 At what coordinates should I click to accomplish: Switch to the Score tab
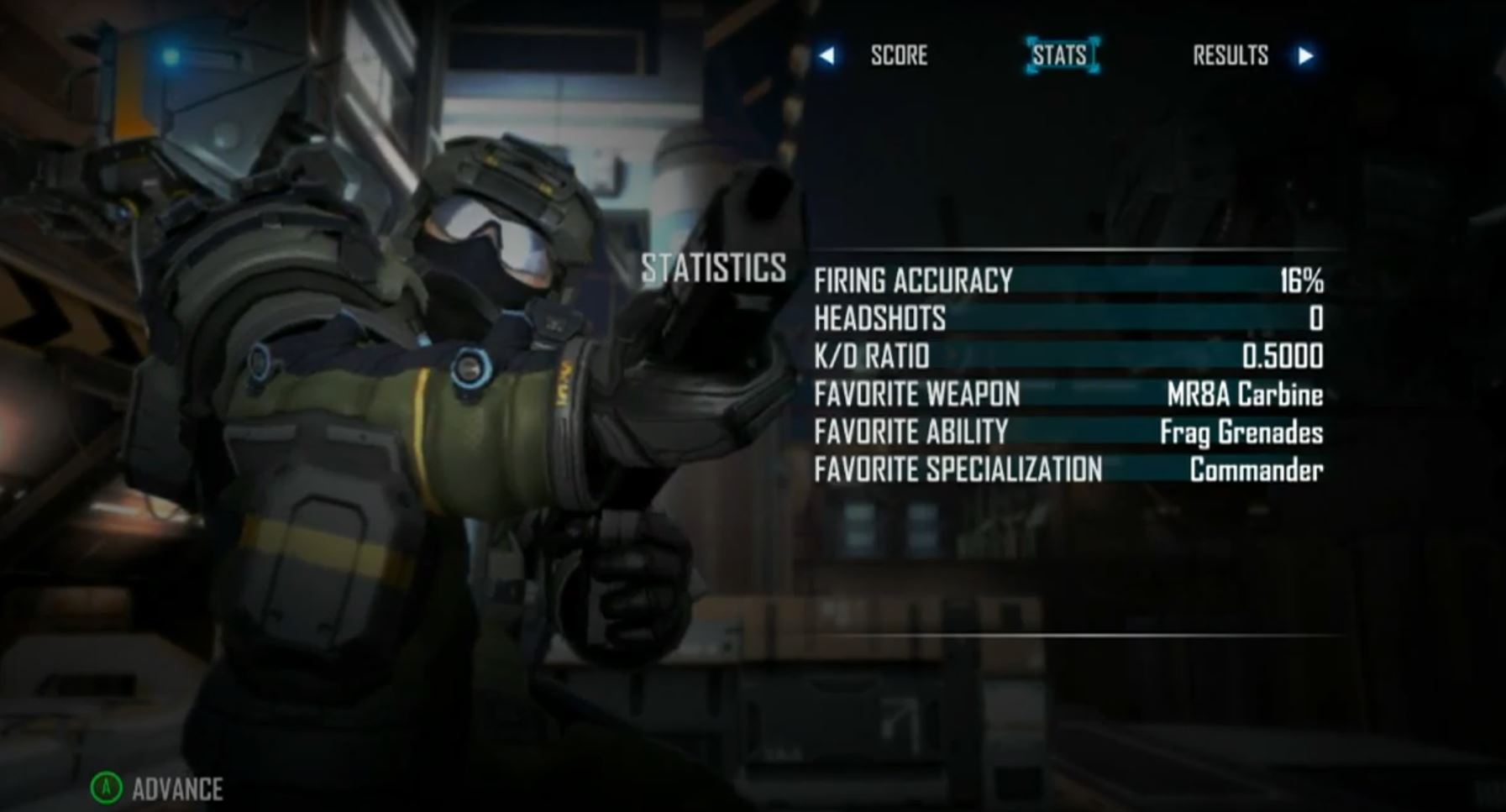[899, 55]
